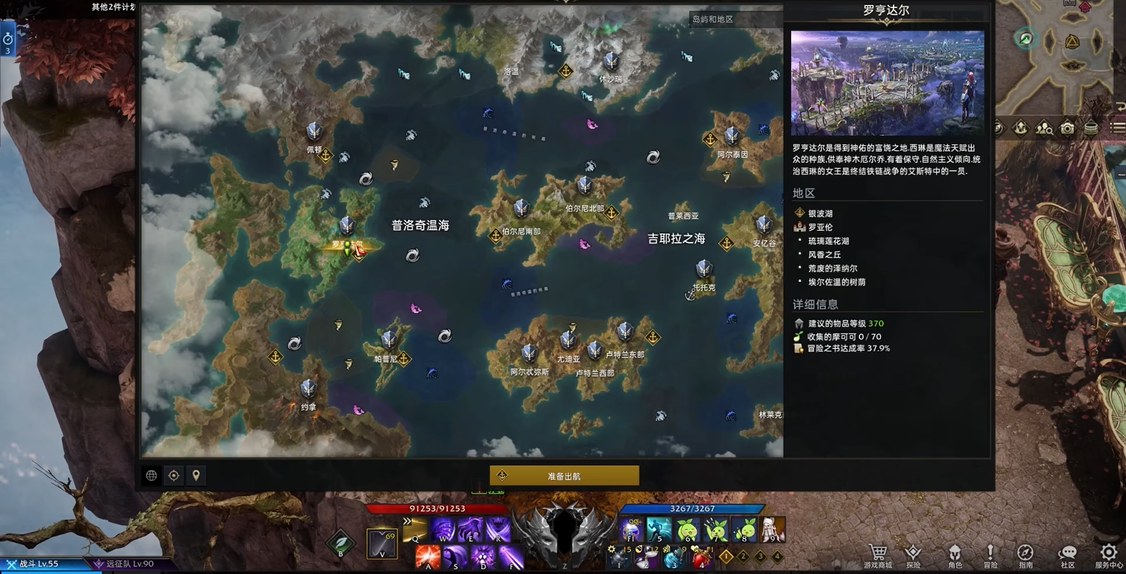
Task: Click the 岛屿和地区 search field
Action: [x=735, y=19]
